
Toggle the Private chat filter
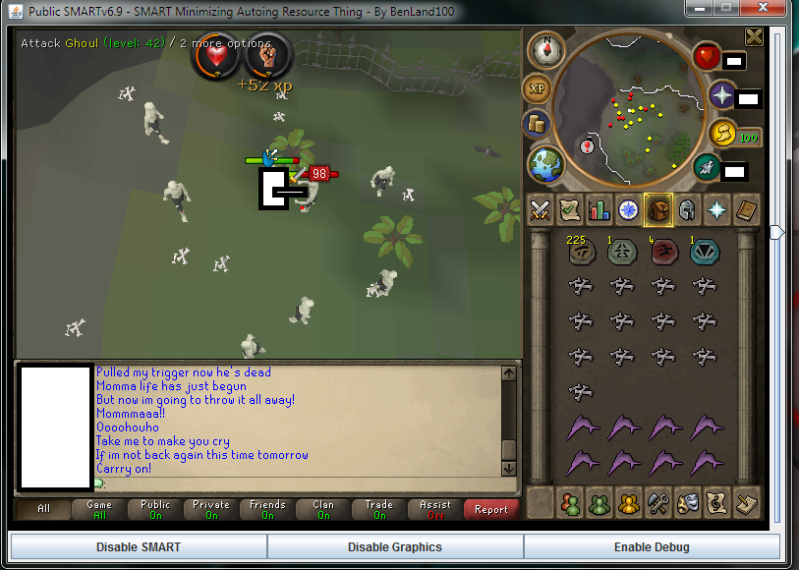[x=211, y=509]
